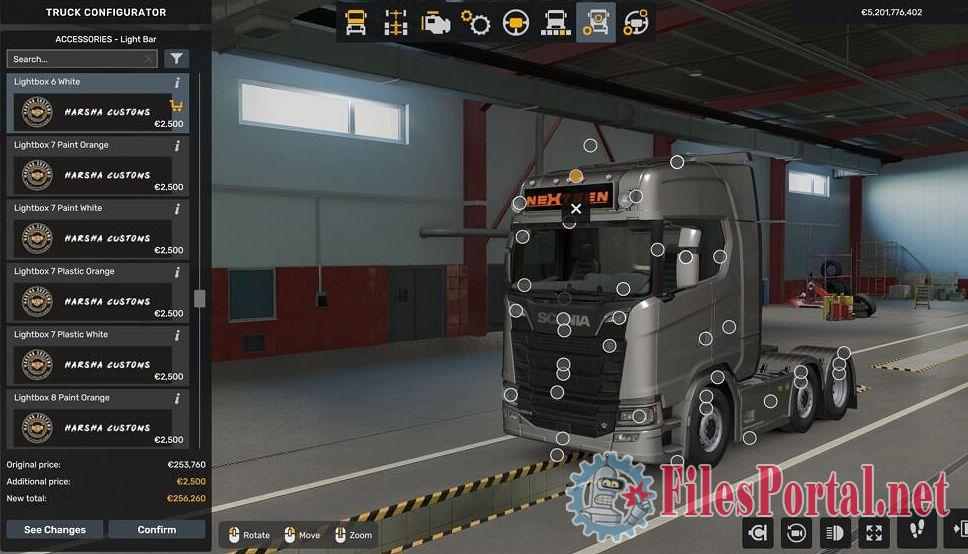
Task: Open the transmission gears tab
Action: click(x=476, y=22)
